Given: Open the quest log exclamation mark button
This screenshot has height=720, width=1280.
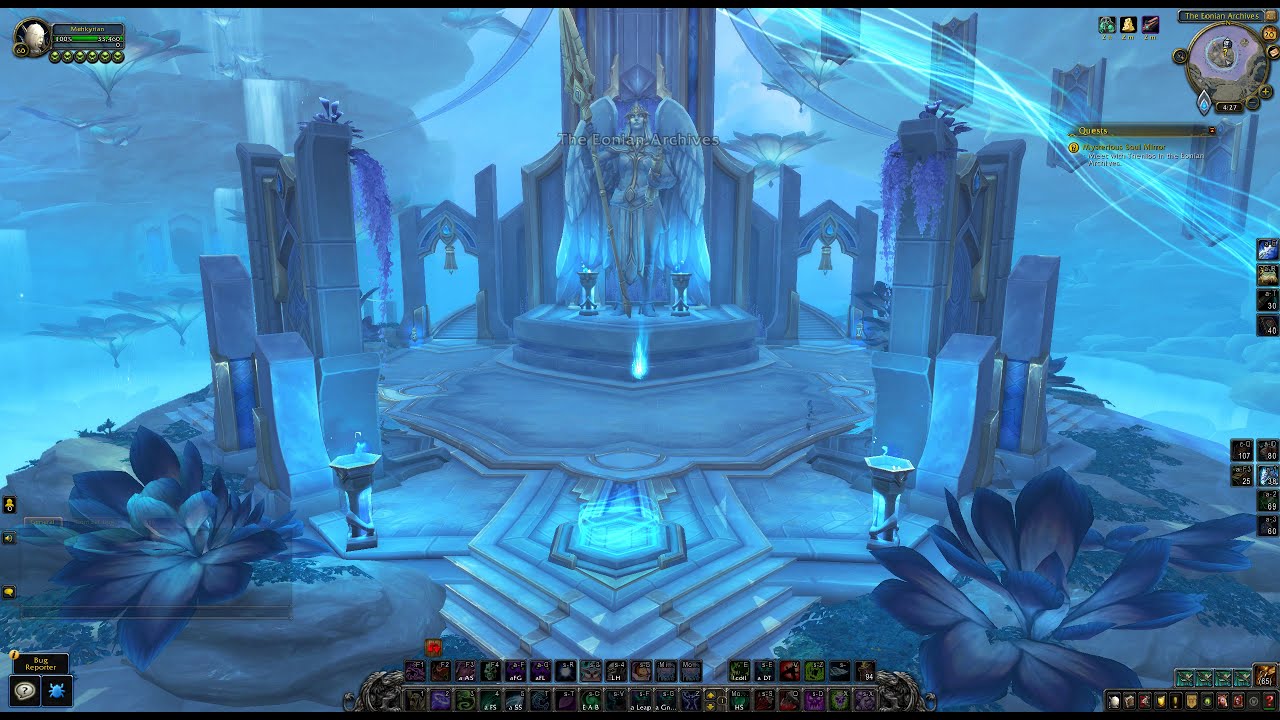Looking at the screenshot, I should 1176,701.
